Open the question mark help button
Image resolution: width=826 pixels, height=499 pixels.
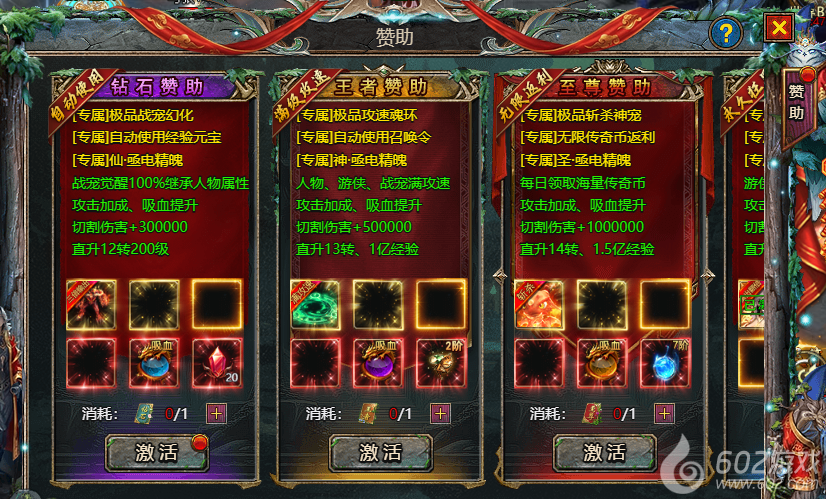724,32
